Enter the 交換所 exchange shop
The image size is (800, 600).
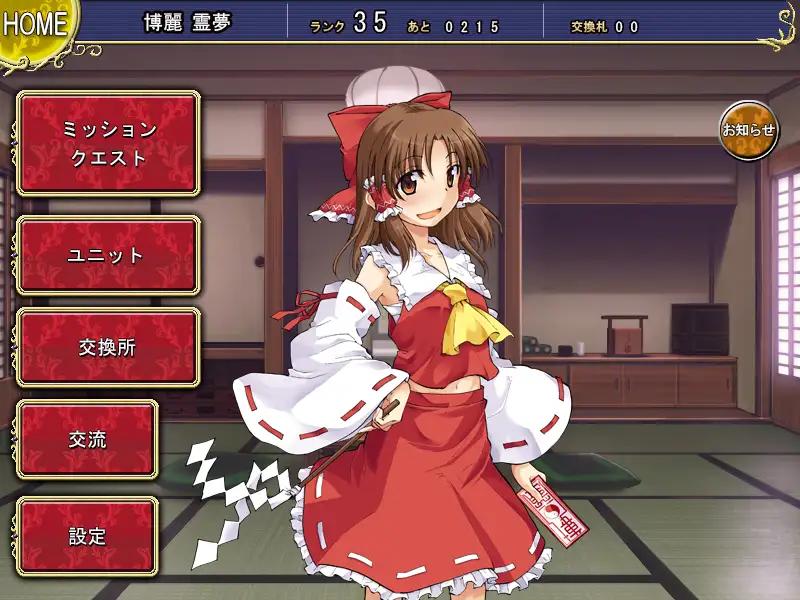pos(108,347)
